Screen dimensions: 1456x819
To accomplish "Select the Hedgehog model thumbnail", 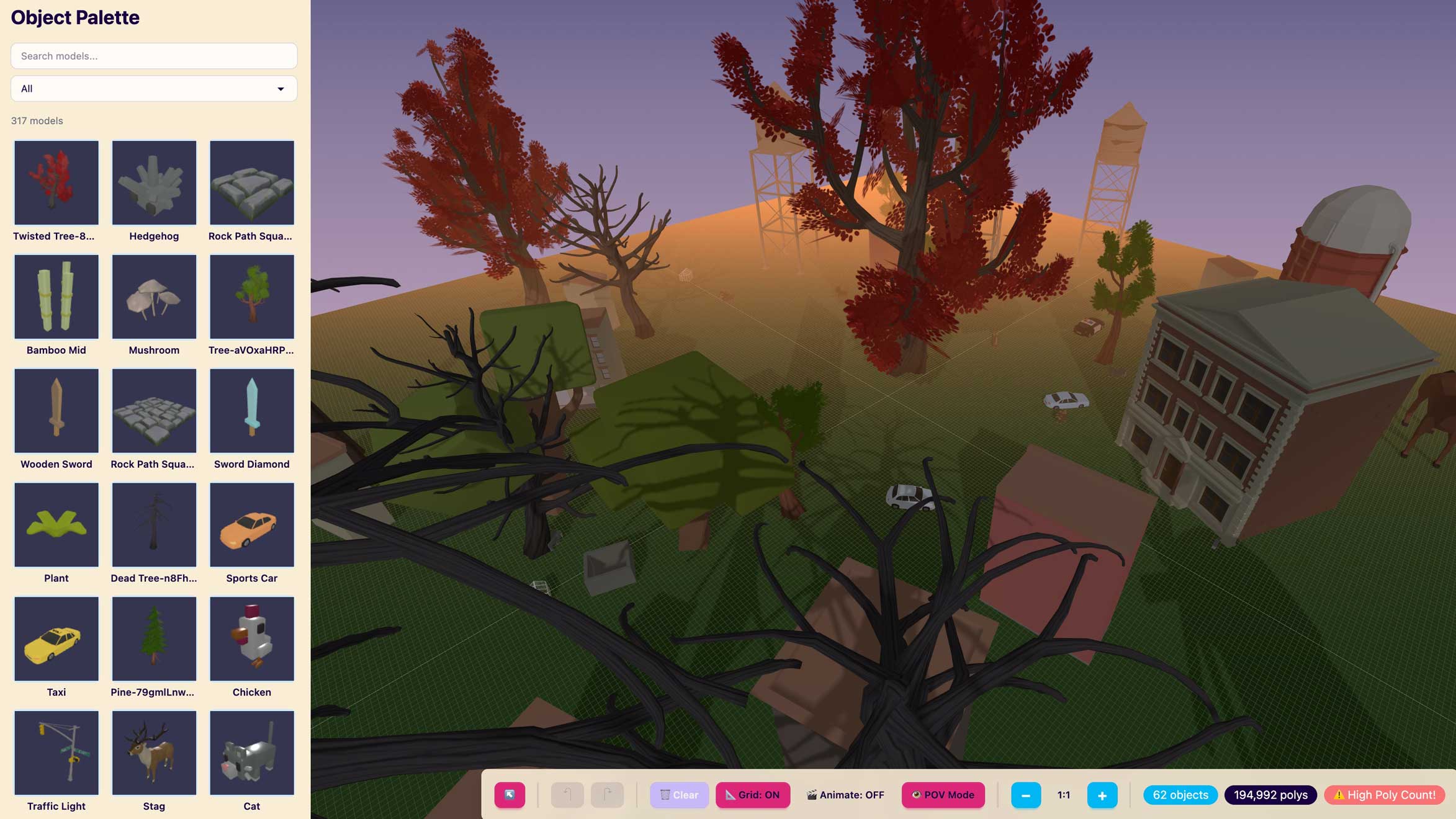I will pos(153,182).
